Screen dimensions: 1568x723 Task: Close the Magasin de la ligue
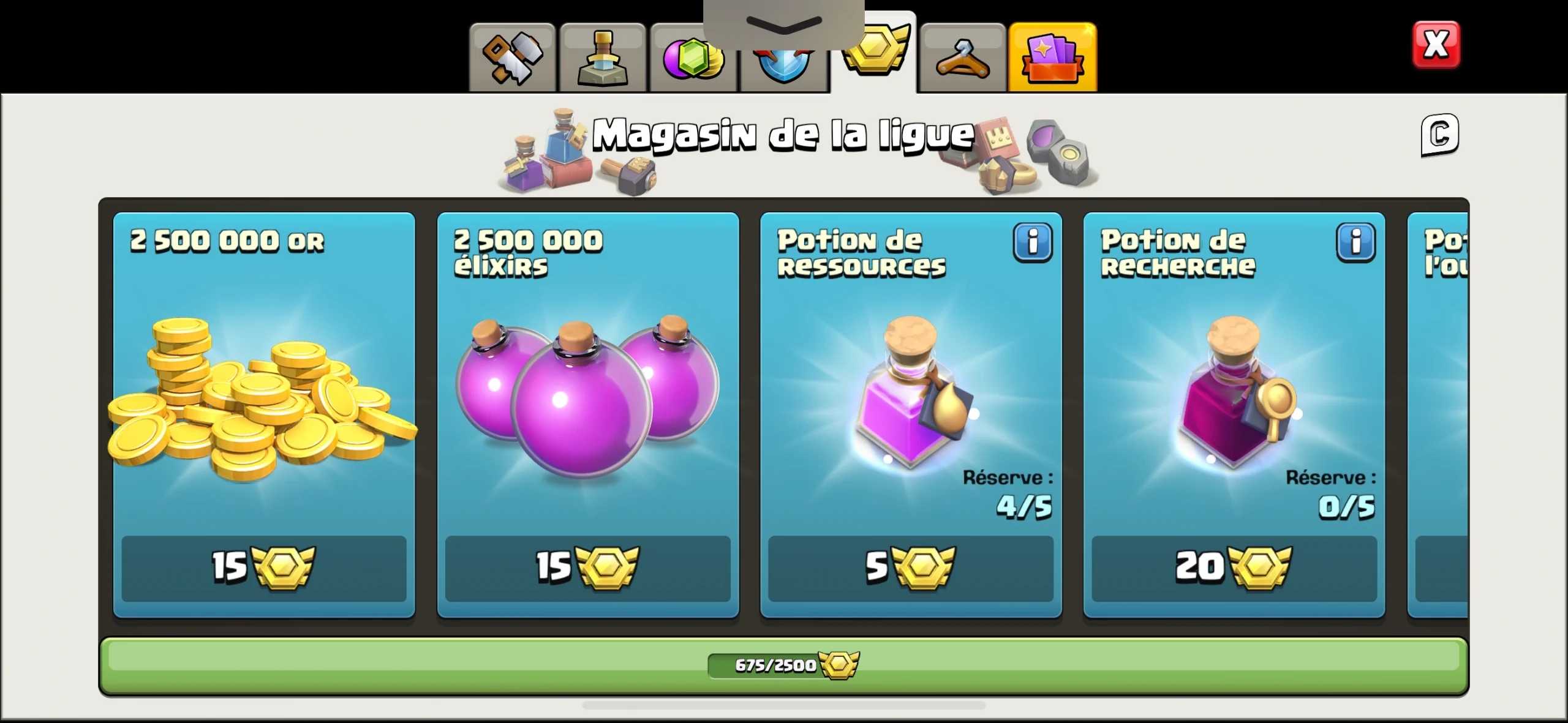coord(1438,43)
